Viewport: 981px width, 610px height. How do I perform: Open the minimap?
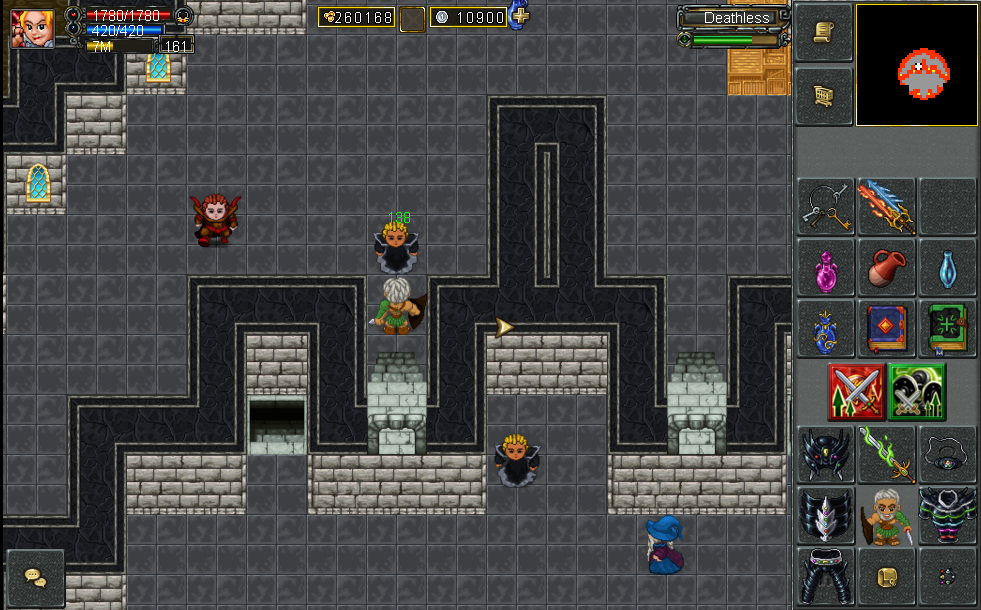pos(916,65)
